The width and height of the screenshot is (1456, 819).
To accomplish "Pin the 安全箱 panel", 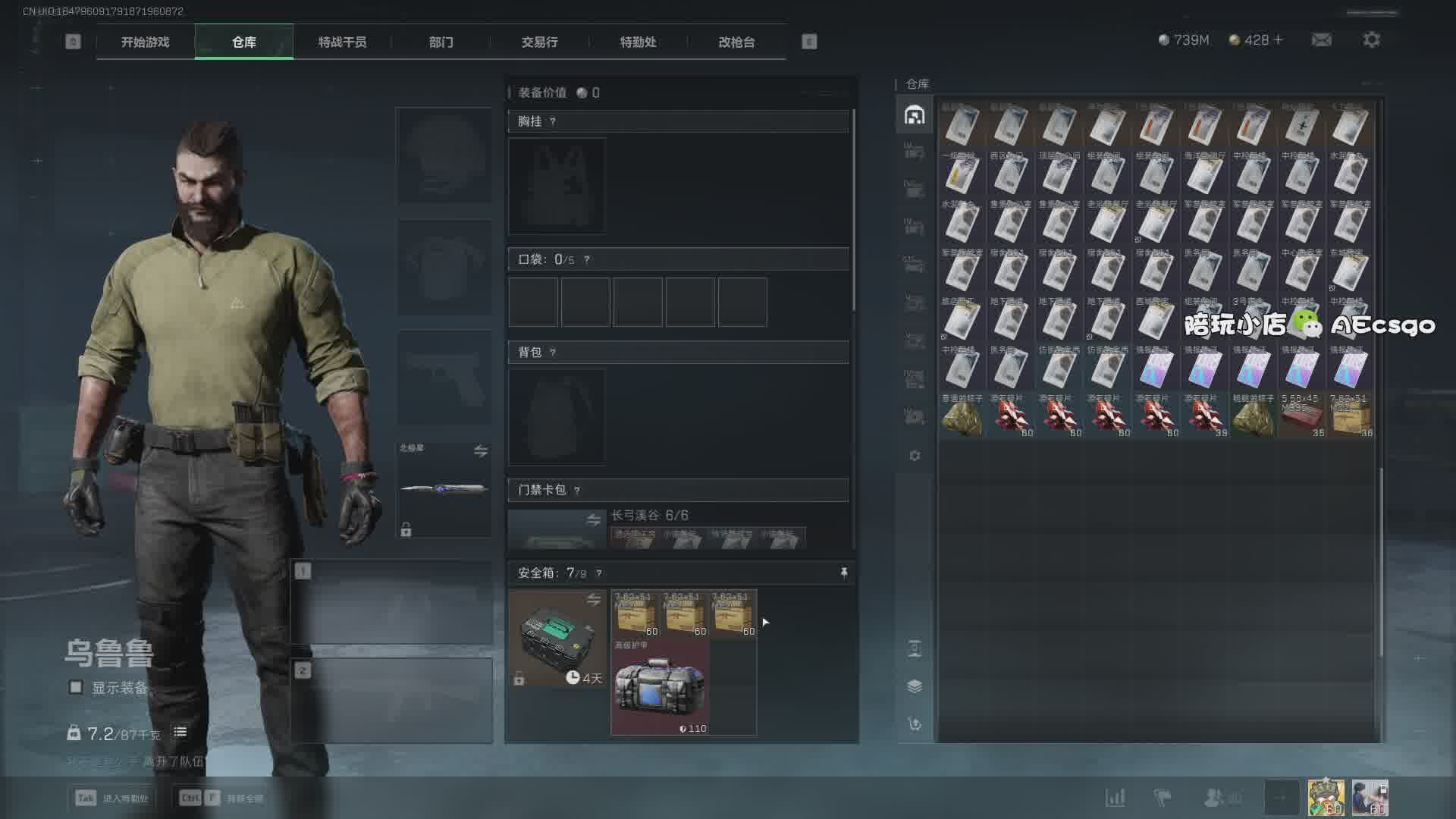I will (843, 573).
